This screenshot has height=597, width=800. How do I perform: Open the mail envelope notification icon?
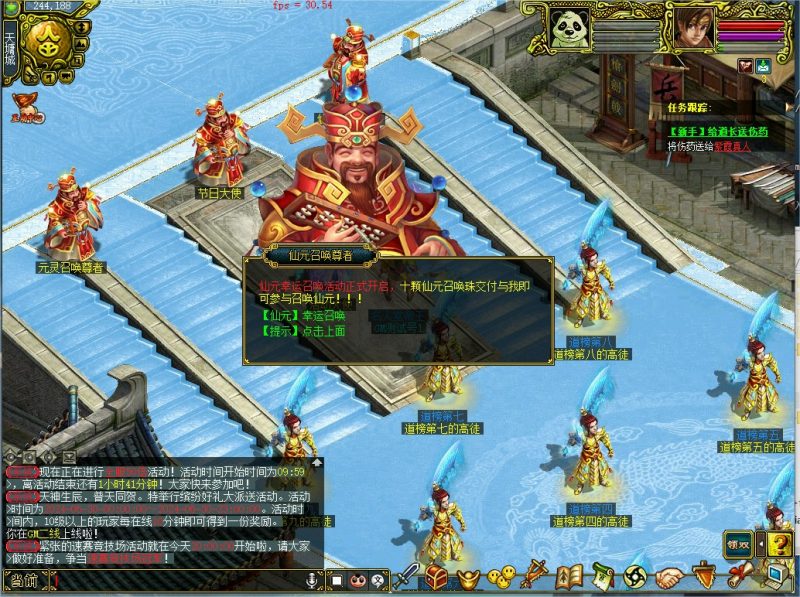coord(763,66)
